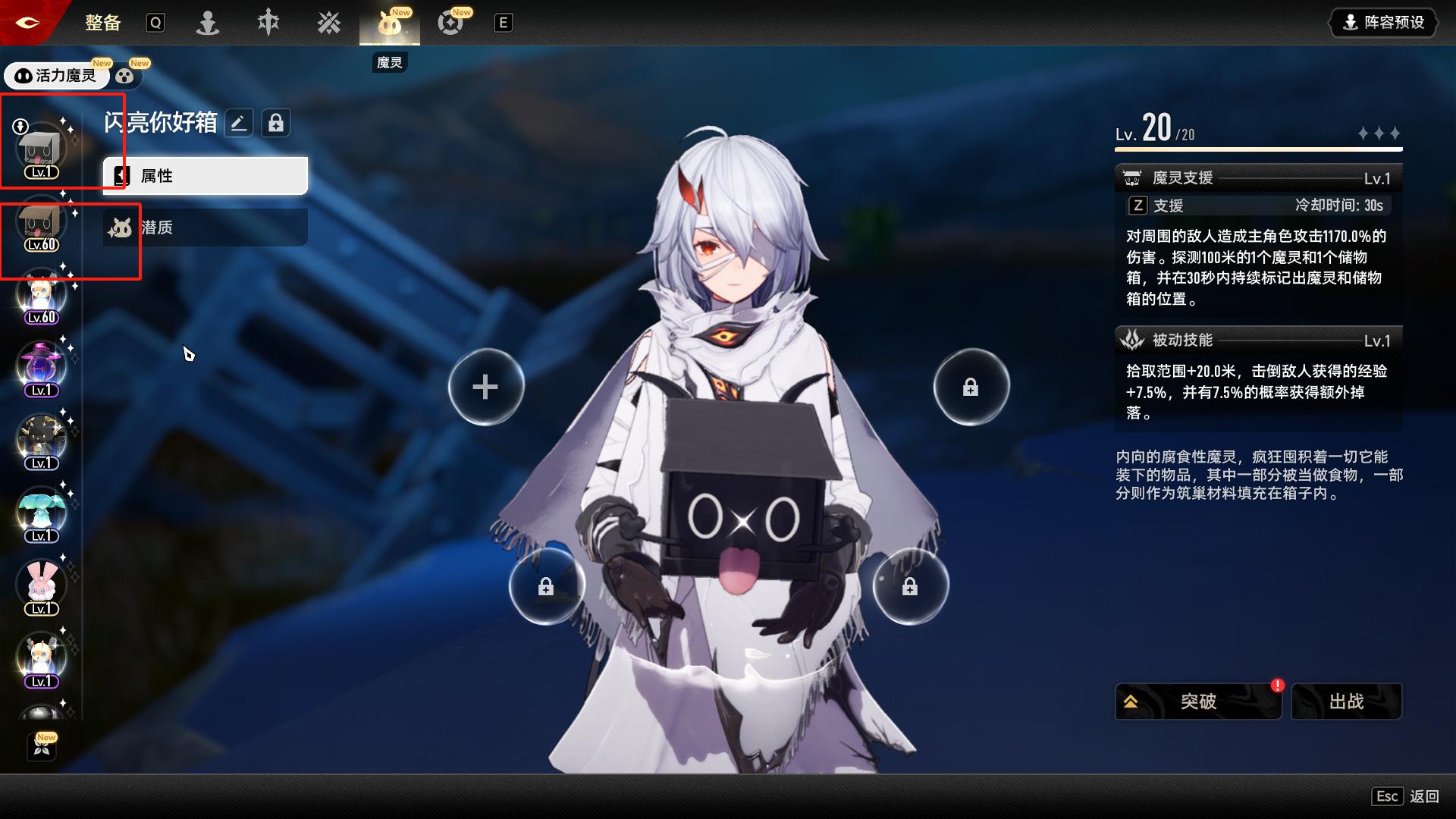This screenshot has width=1456, height=819.
Task: Toggle the lock icon beside the pet name
Action: [x=276, y=123]
